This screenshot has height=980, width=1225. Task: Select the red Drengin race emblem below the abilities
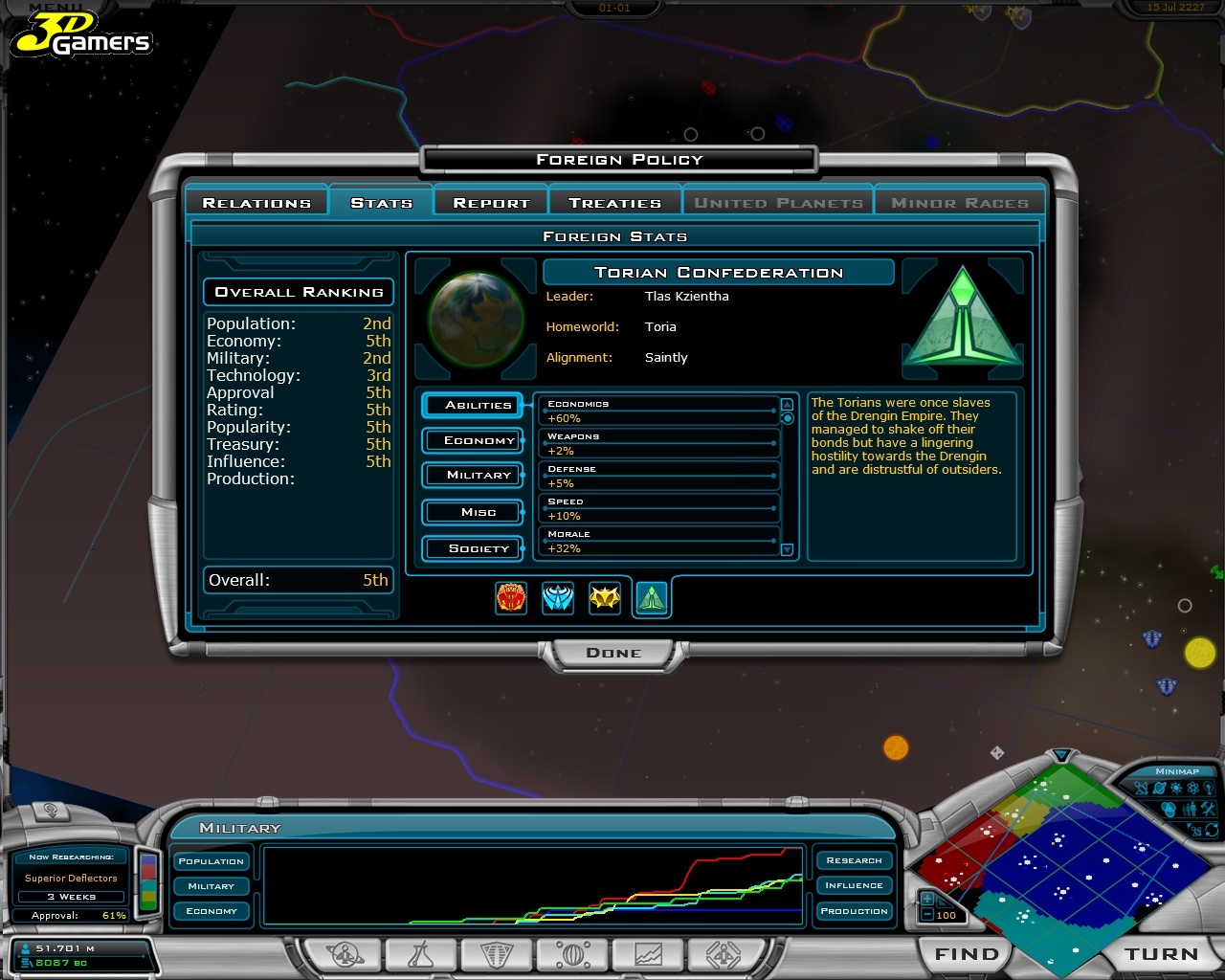click(x=510, y=597)
